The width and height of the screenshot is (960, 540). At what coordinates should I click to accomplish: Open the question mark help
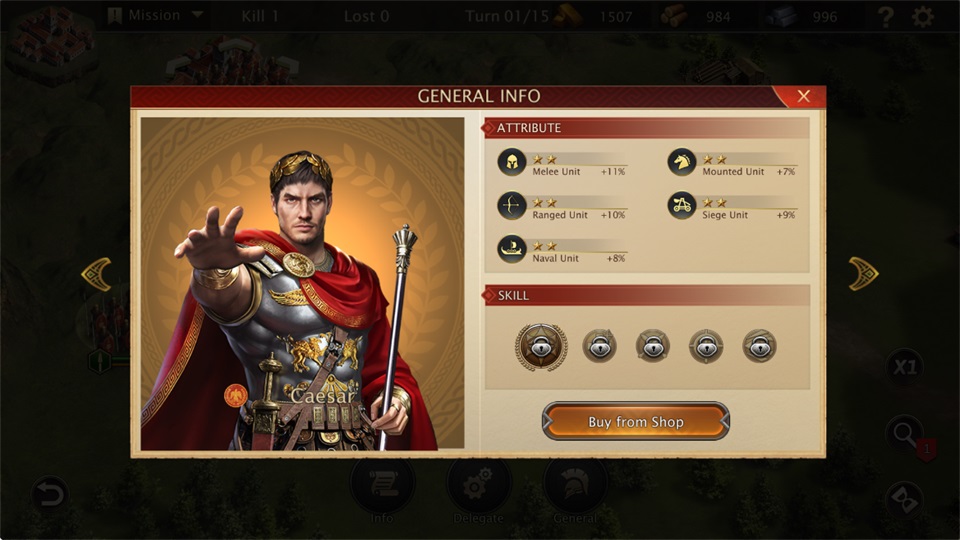[885, 17]
